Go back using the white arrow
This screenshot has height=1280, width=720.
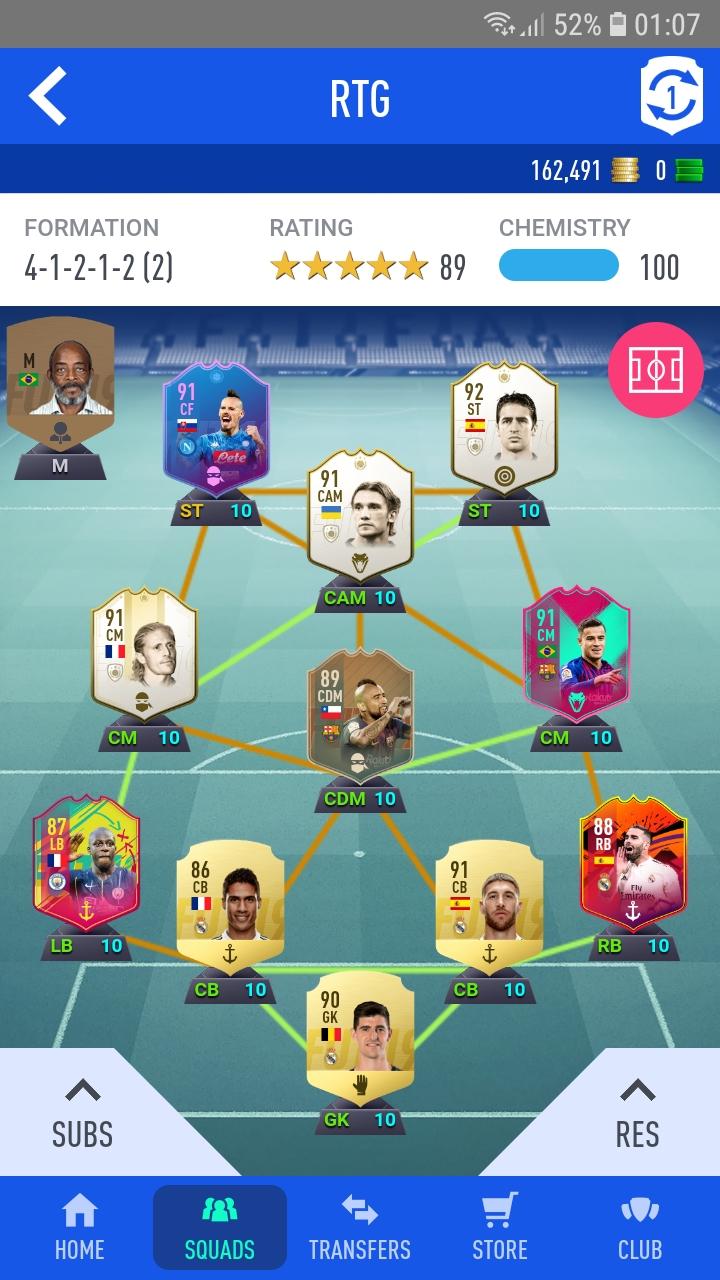(47, 96)
